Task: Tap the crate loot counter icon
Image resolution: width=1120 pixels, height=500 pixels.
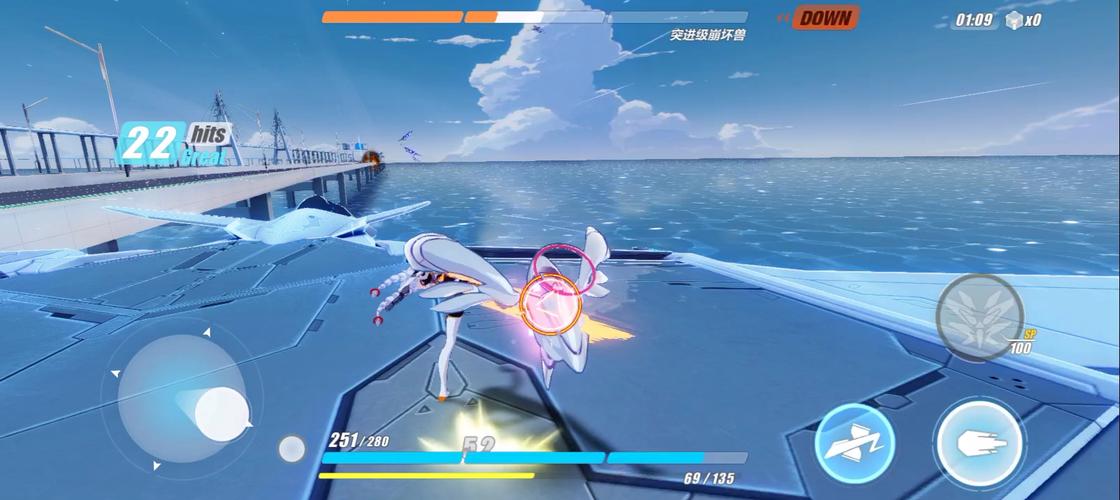Action: 1015,20
